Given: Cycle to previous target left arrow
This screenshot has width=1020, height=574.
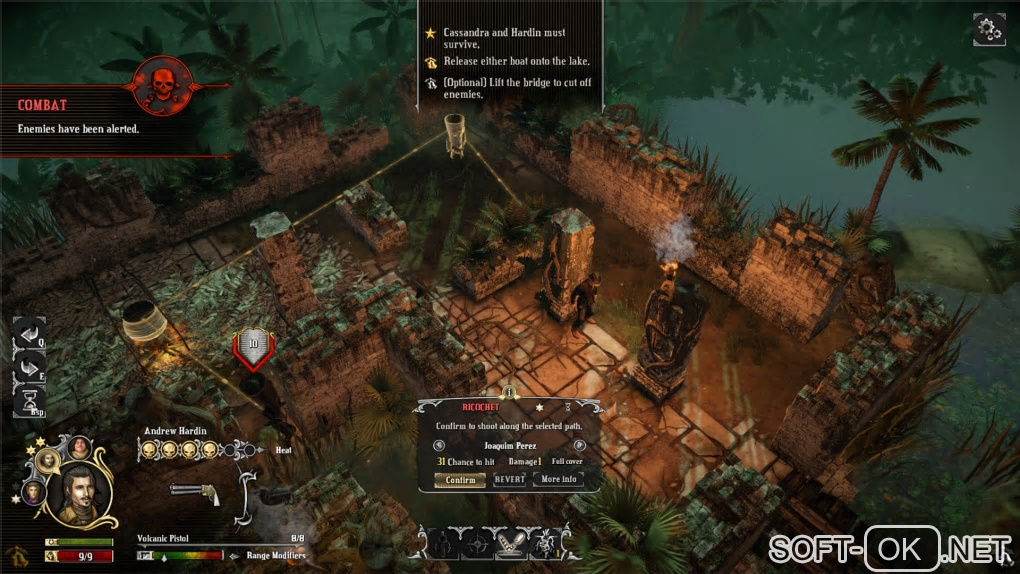Looking at the screenshot, I should tap(441, 445).
